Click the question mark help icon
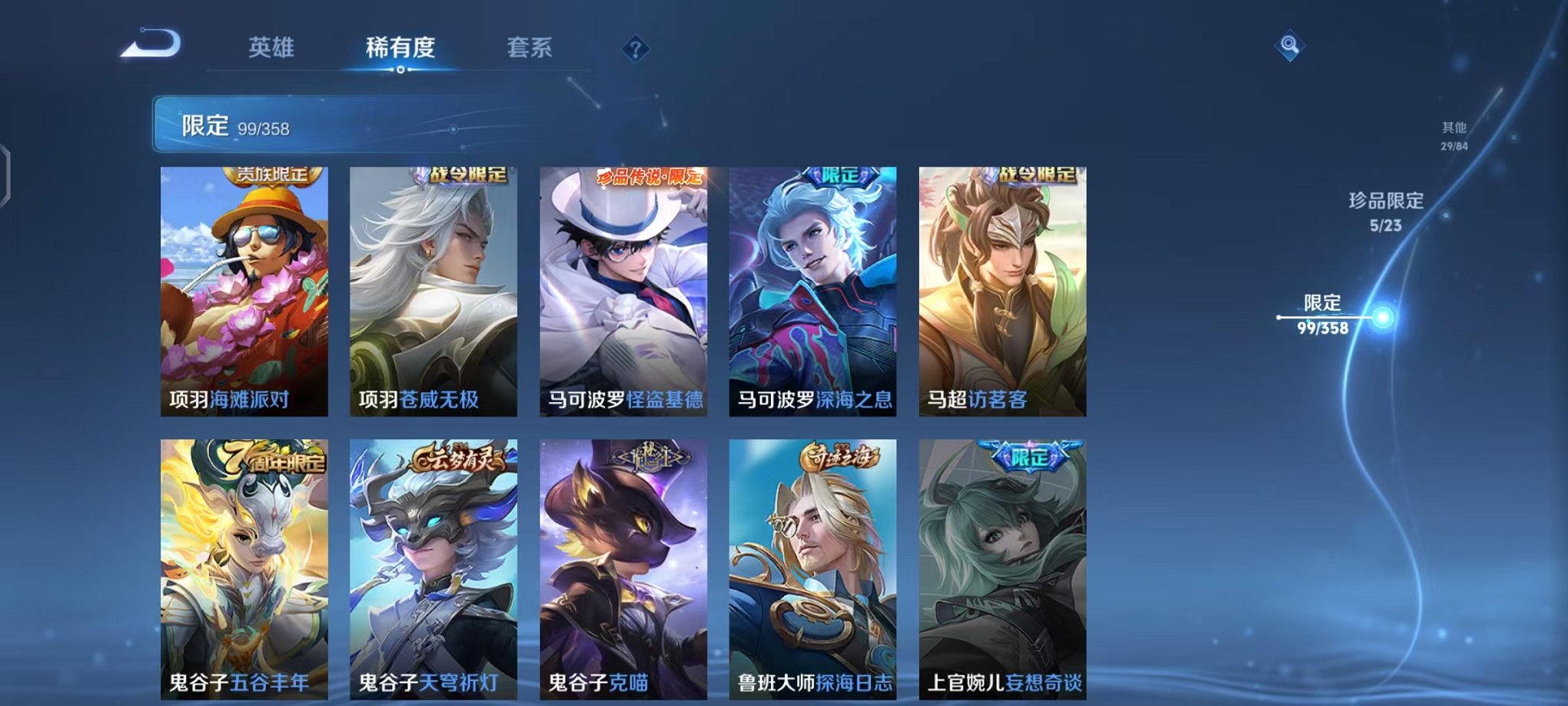Screen dimensions: 1568x706 pyautogui.click(x=633, y=49)
